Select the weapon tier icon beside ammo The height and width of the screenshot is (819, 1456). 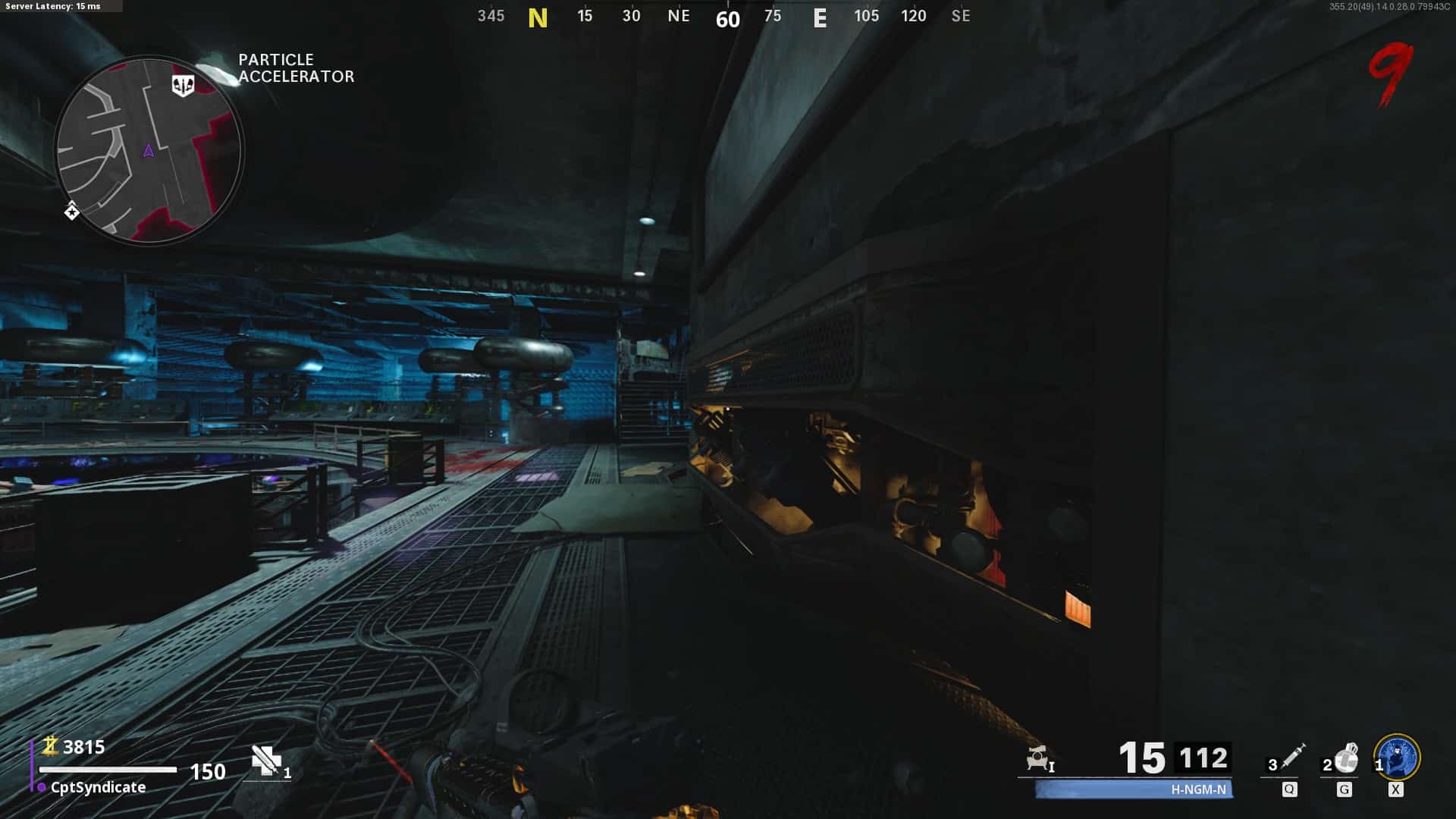[1039, 758]
